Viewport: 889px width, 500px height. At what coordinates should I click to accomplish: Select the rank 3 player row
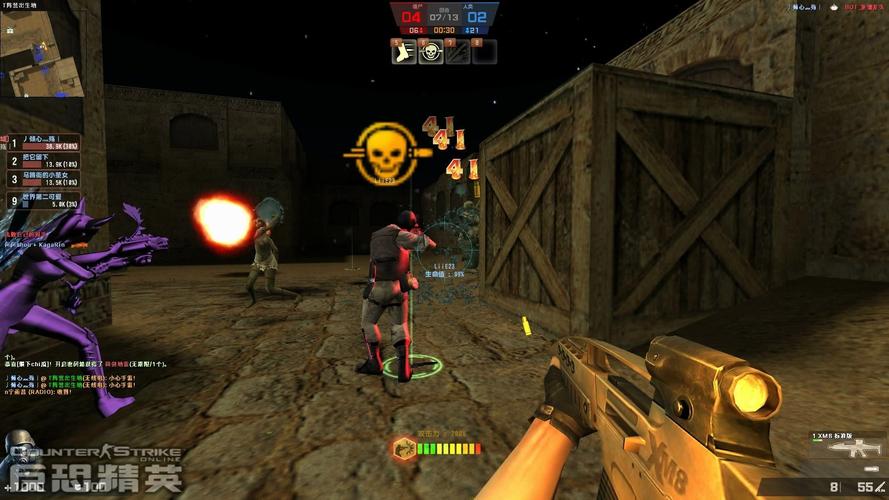click(45, 179)
